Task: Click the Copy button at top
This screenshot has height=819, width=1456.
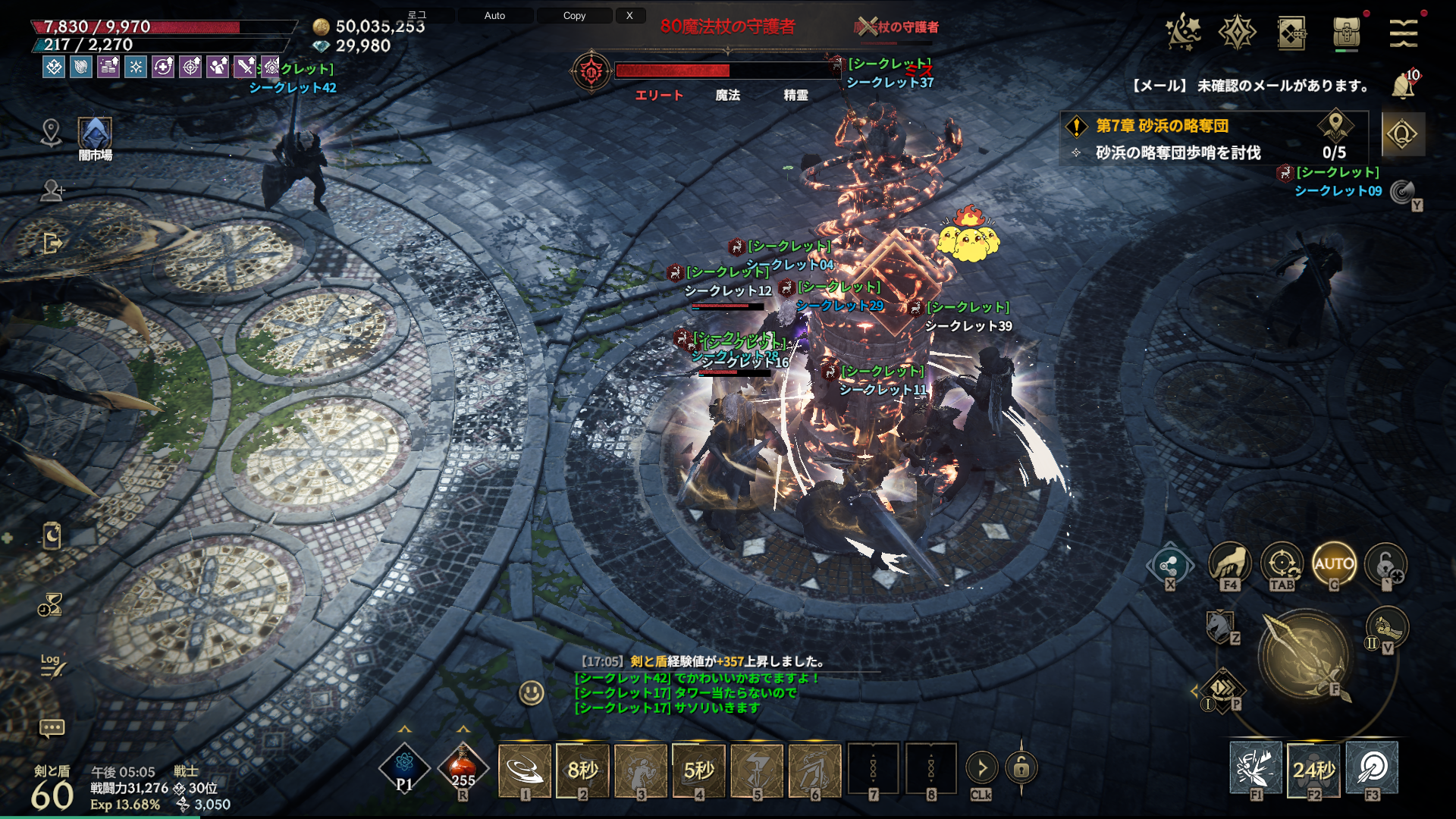Action: click(x=574, y=15)
